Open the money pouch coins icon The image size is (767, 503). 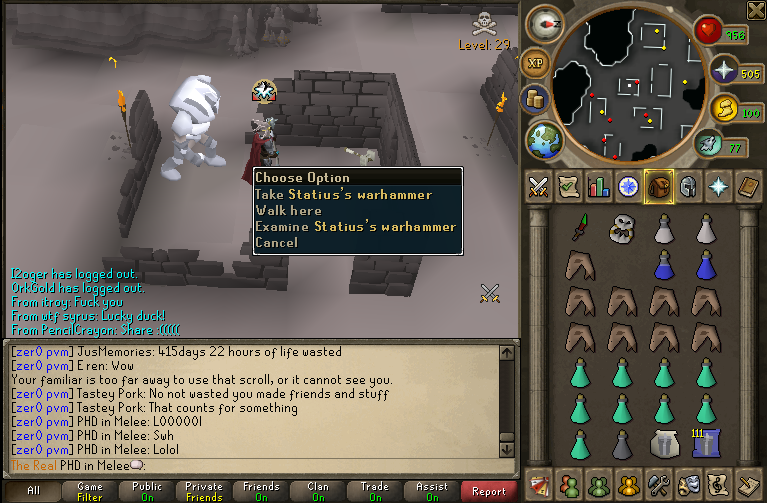(533, 100)
